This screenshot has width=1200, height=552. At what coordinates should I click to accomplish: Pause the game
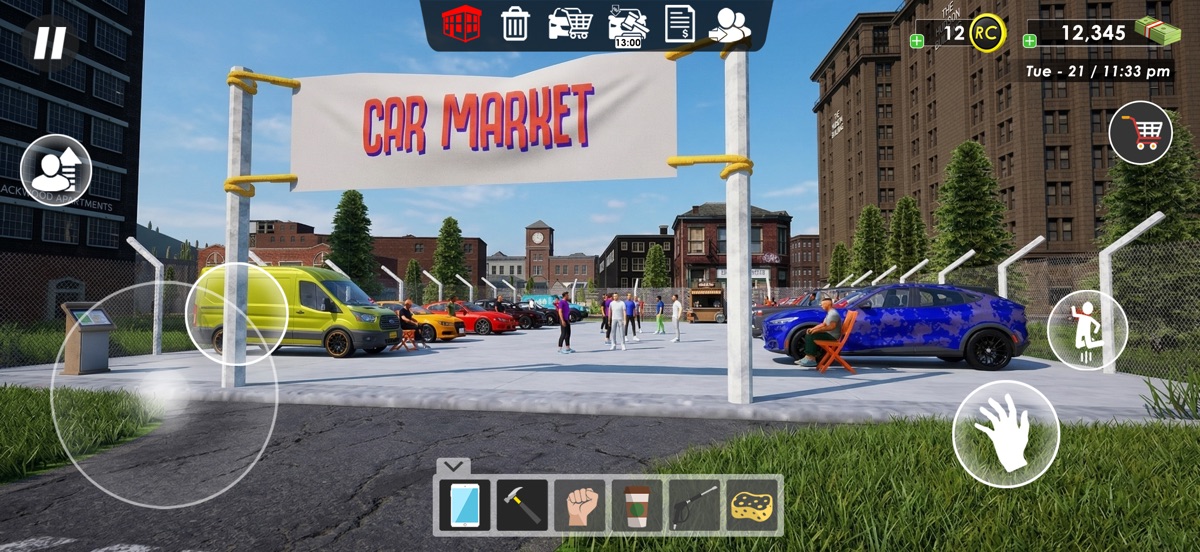50,42
